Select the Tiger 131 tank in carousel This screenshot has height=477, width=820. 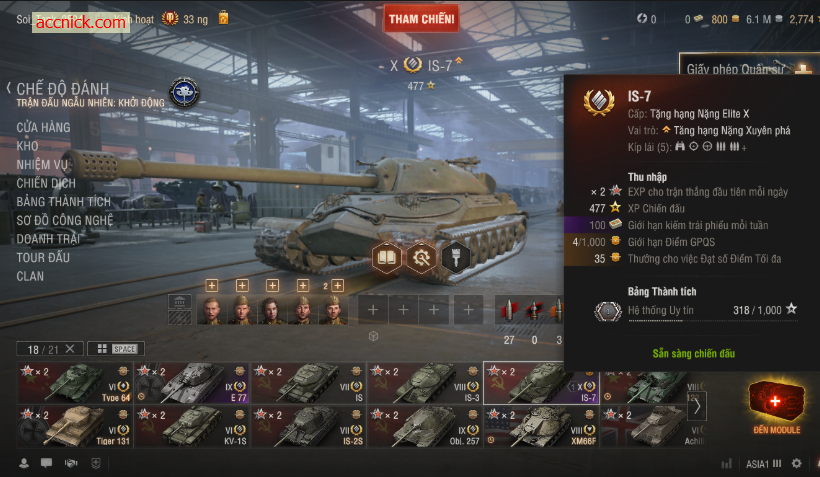(x=75, y=426)
